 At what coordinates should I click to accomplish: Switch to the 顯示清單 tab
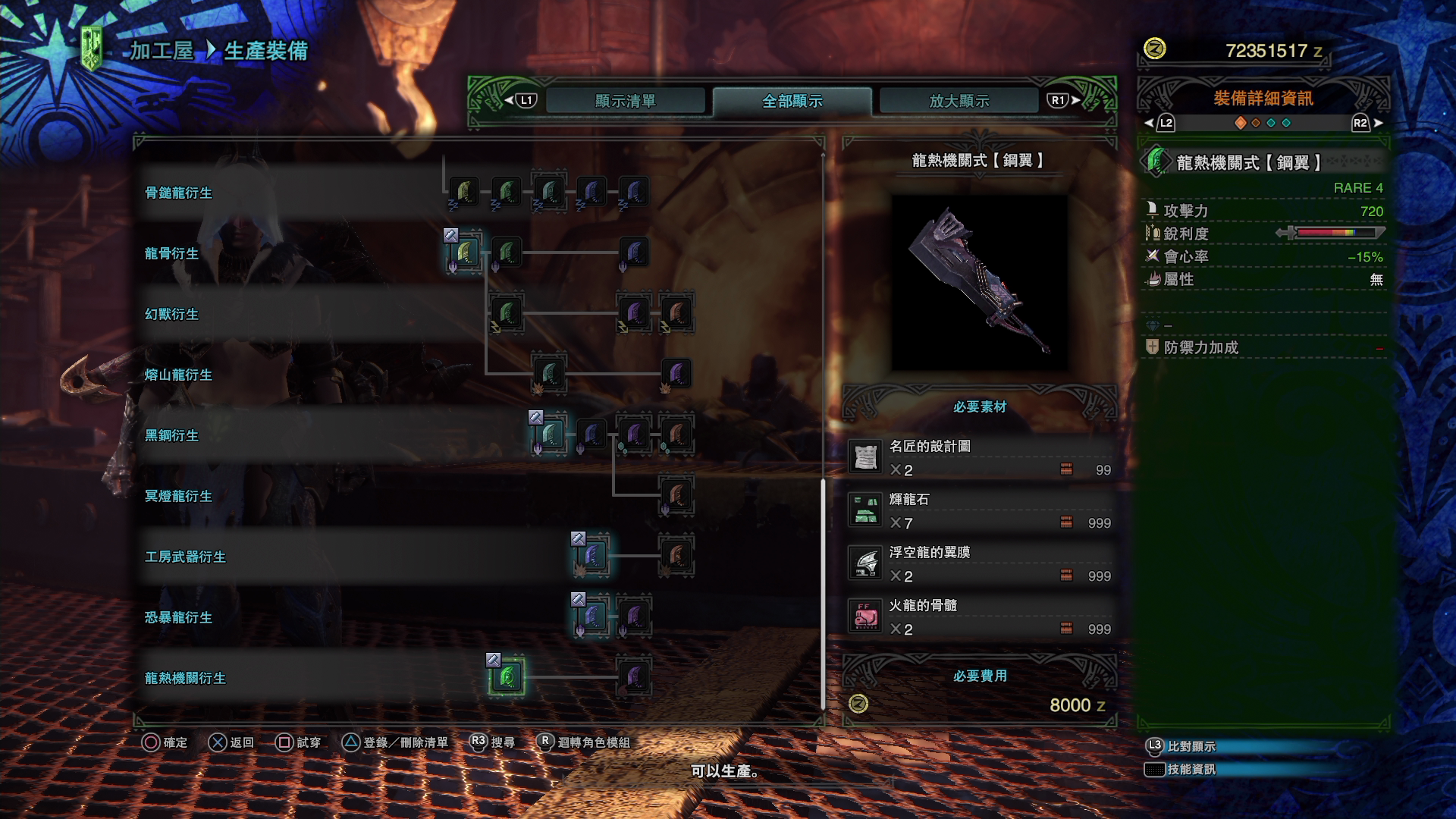pos(625,101)
